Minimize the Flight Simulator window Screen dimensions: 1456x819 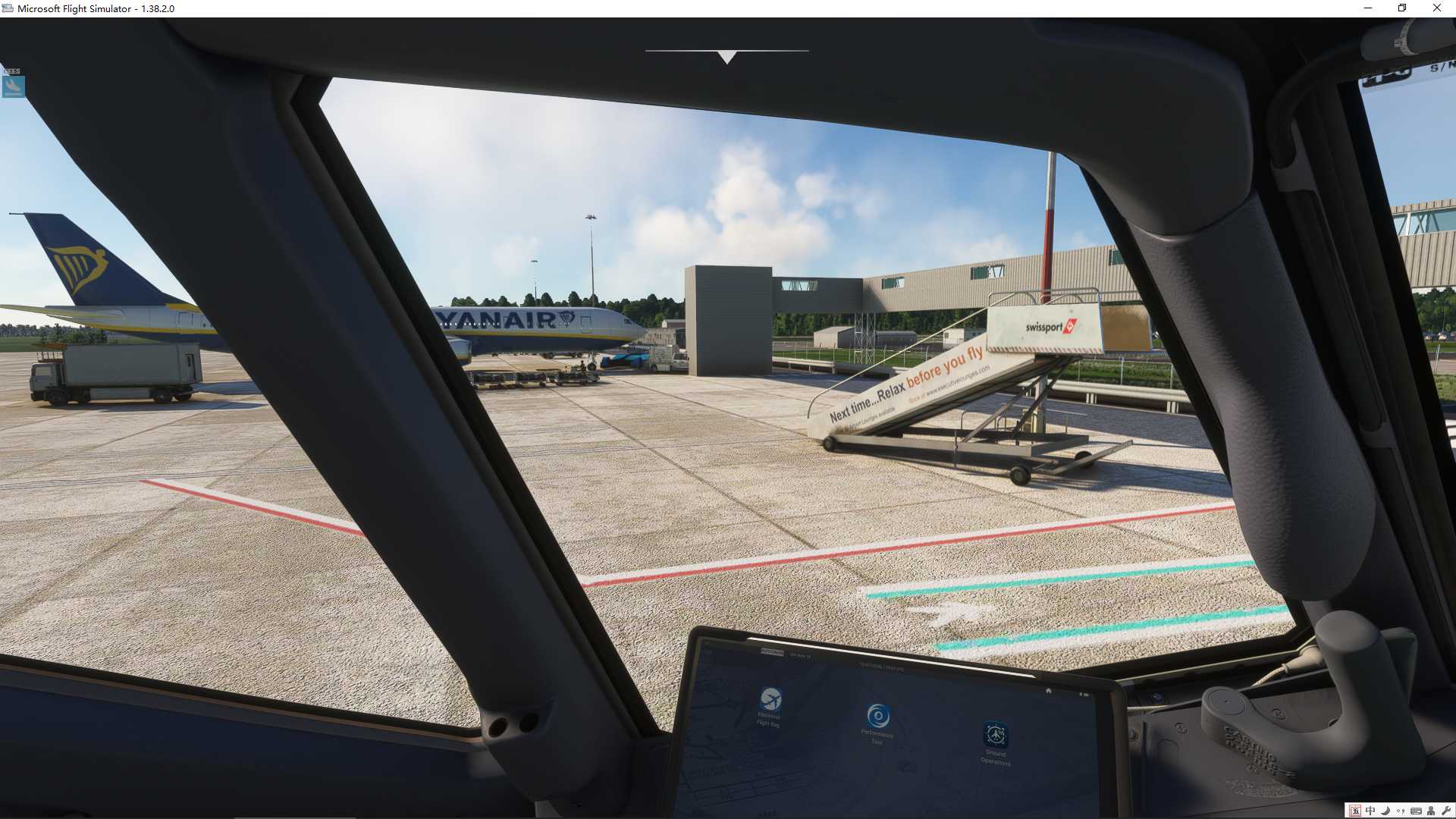[1368, 8]
